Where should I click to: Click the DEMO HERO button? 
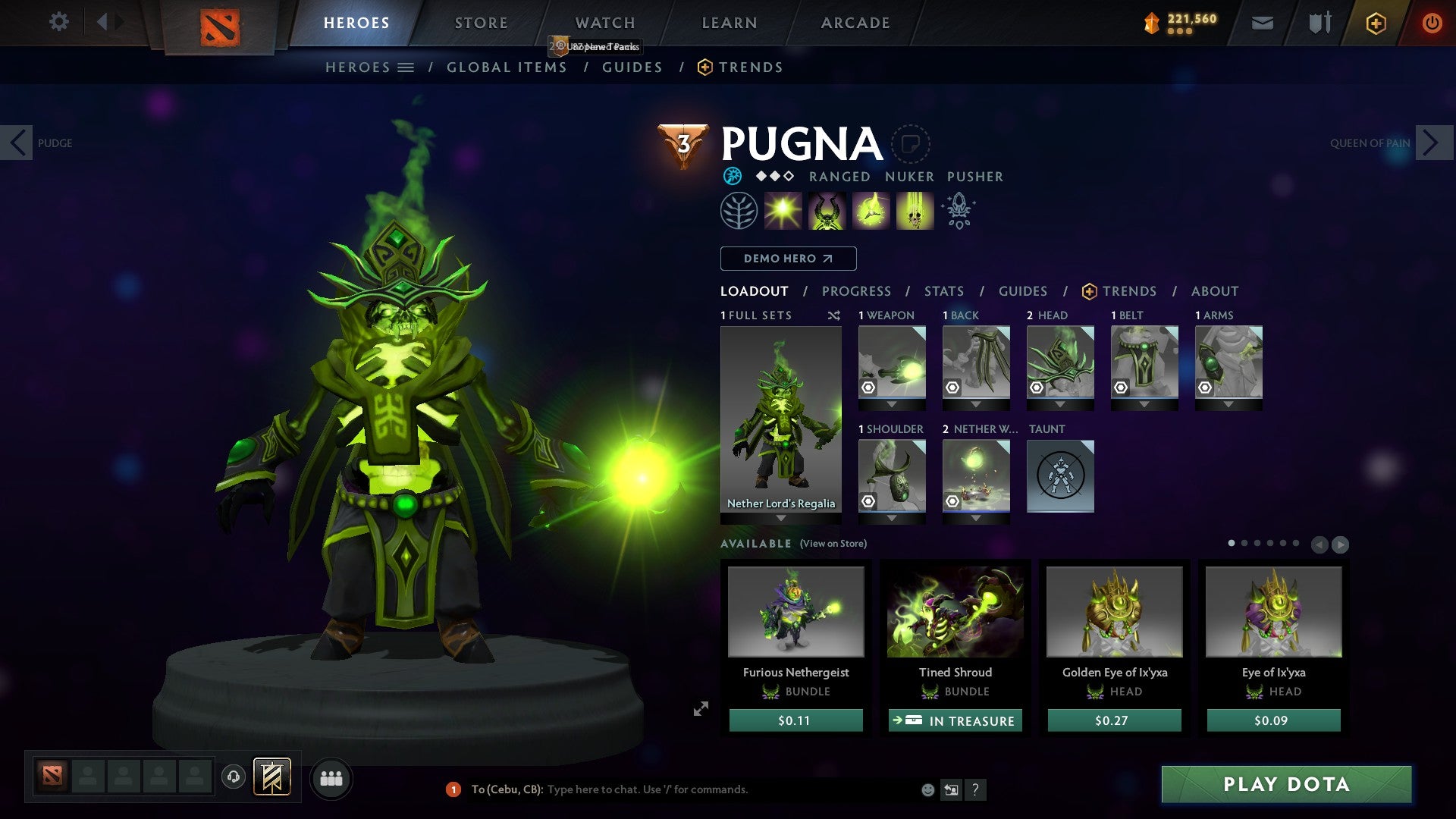(x=788, y=258)
